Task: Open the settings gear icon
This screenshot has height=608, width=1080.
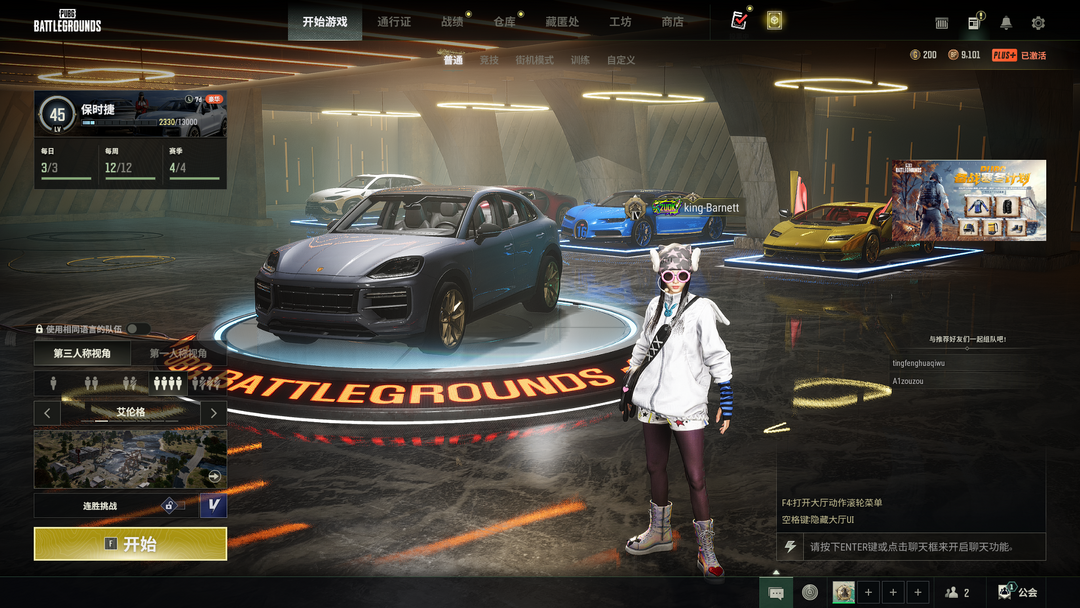Action: pyautogui.click(x=1038, y=23)
